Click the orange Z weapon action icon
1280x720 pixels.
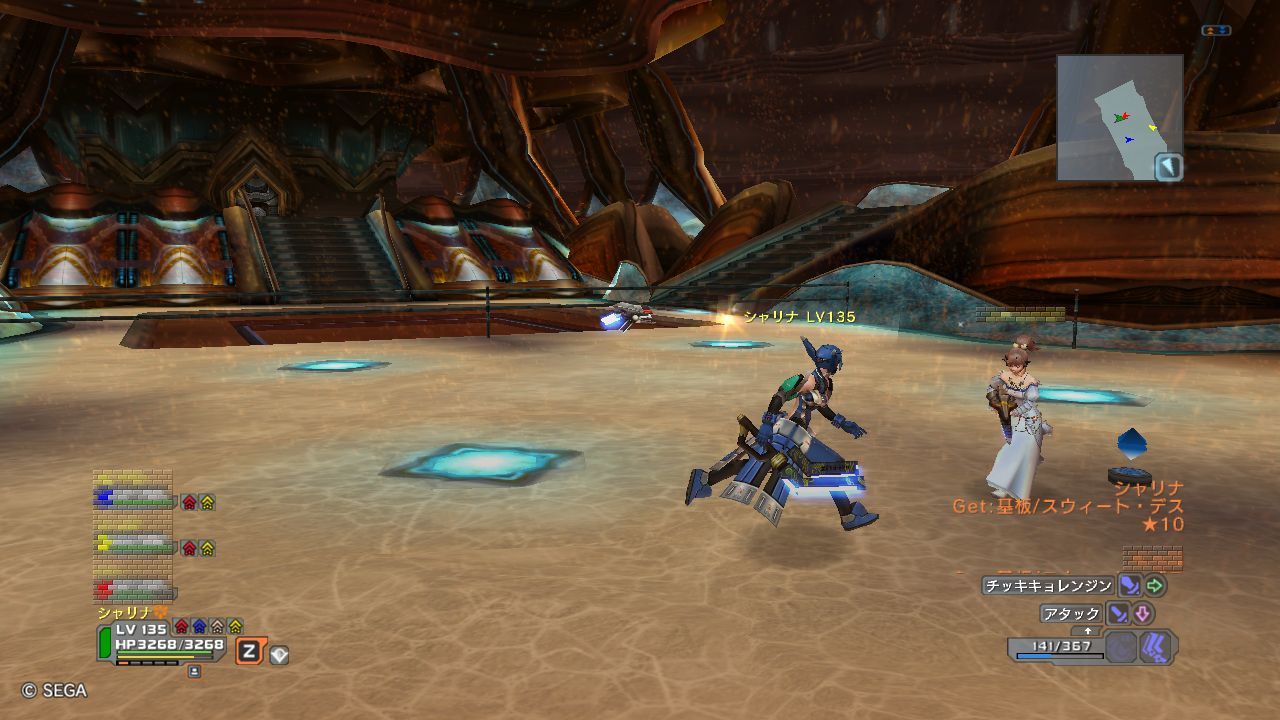click(x=249, y=653)
